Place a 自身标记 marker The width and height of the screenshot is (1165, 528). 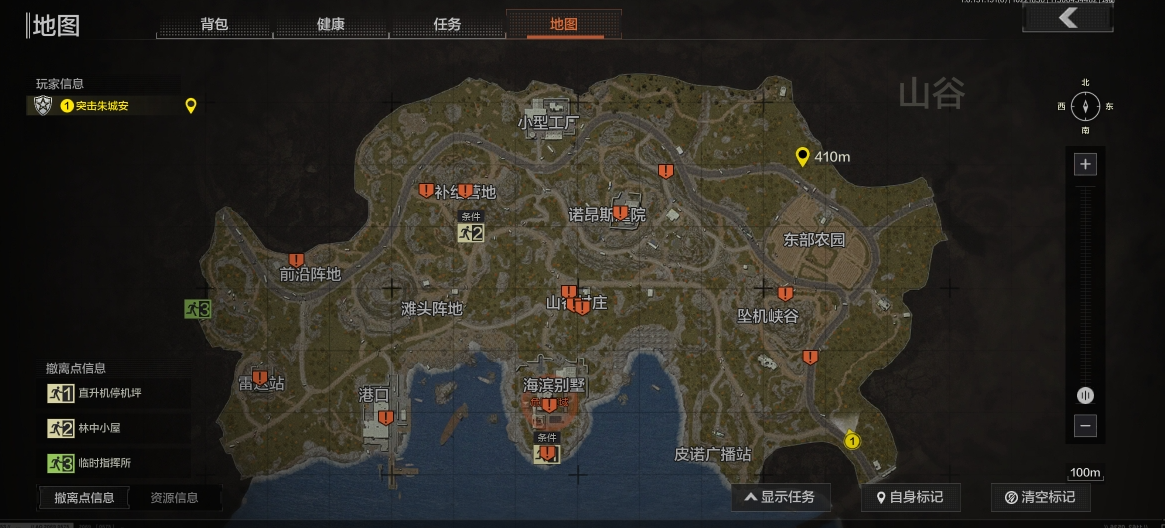[x=909, y=497]
